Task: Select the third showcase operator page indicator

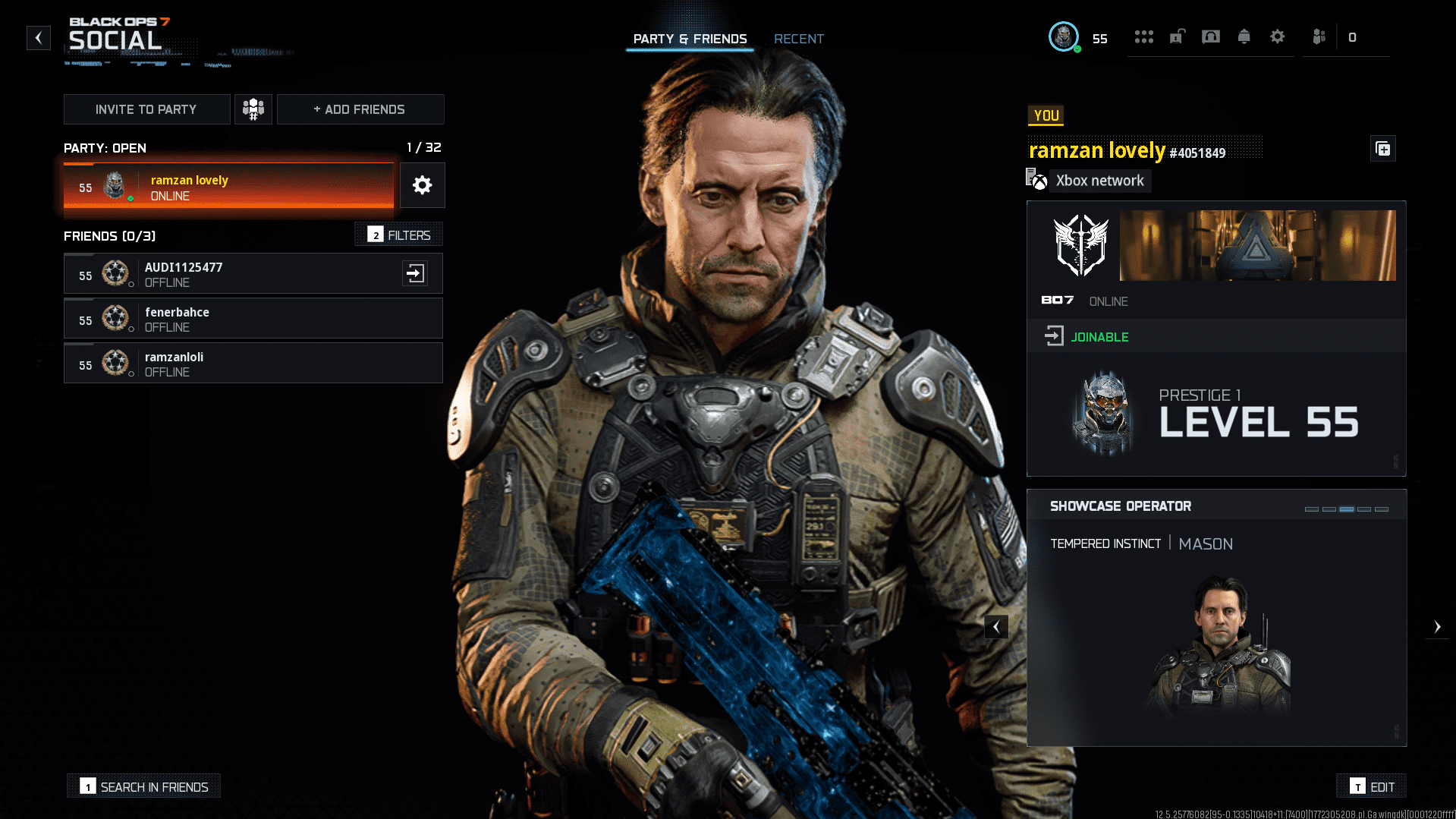Action: tap(1345, 511)
